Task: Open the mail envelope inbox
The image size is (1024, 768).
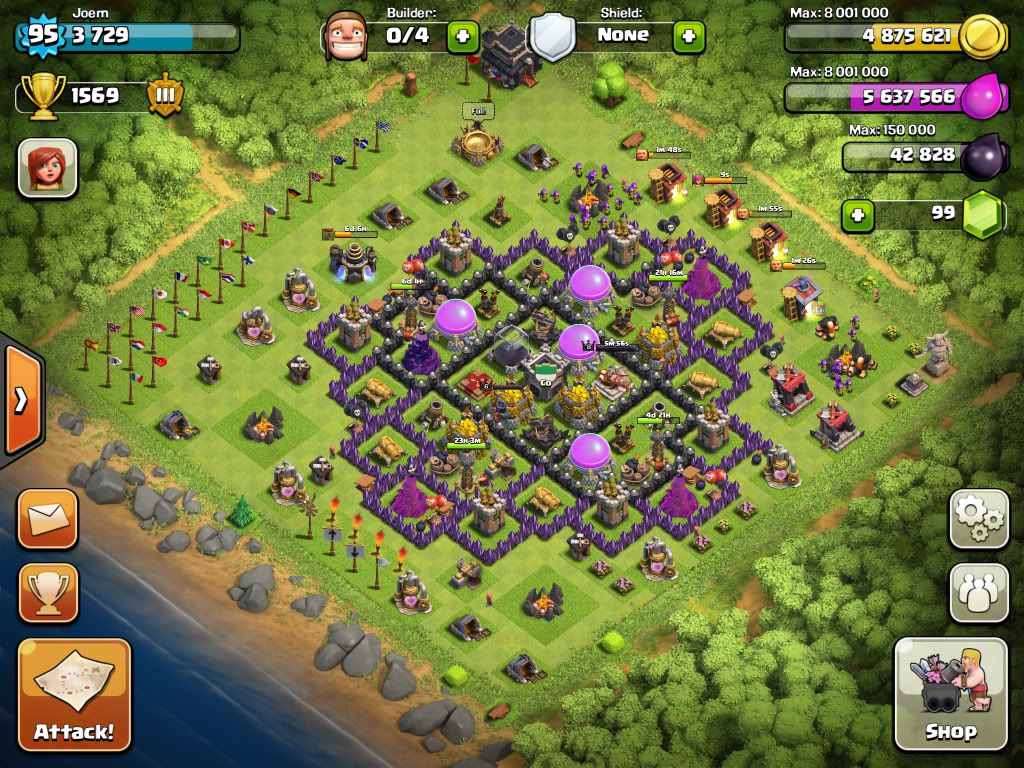Action: pyautogui.click(x=47, y=518)
